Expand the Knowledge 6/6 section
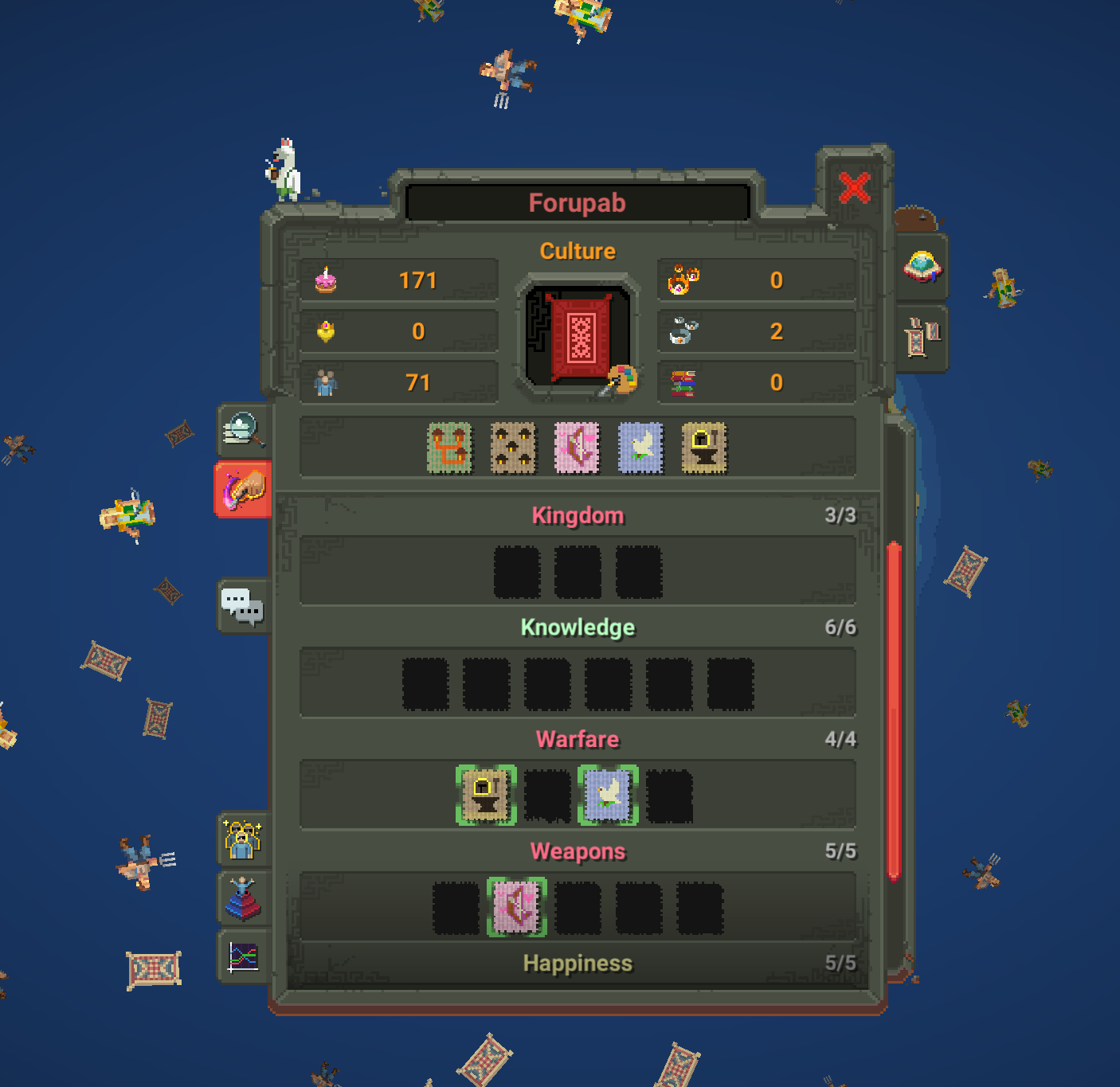1120x1087 pixels. tap(577, 628)
